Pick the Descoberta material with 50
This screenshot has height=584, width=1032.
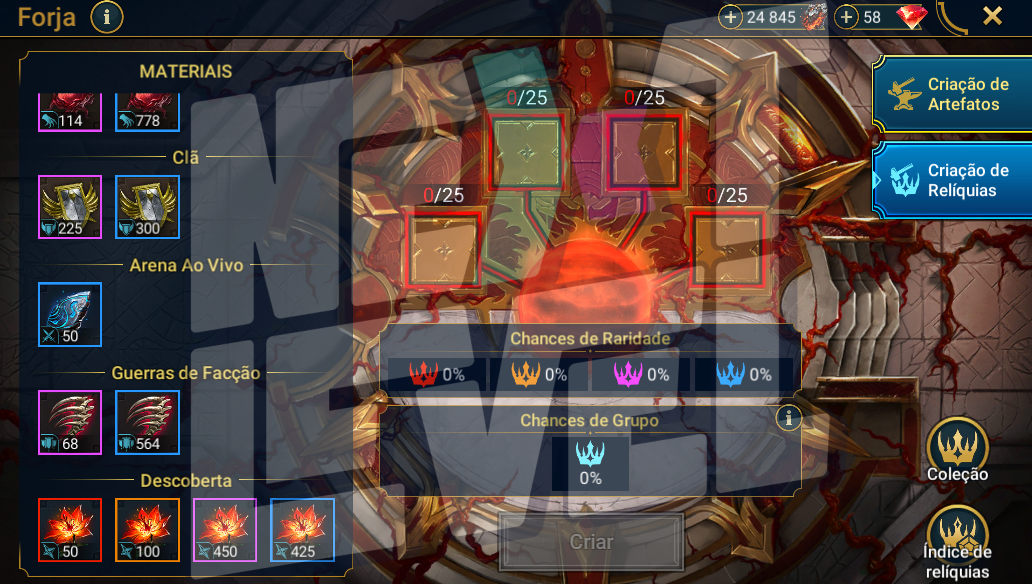[x=70, y=529]
